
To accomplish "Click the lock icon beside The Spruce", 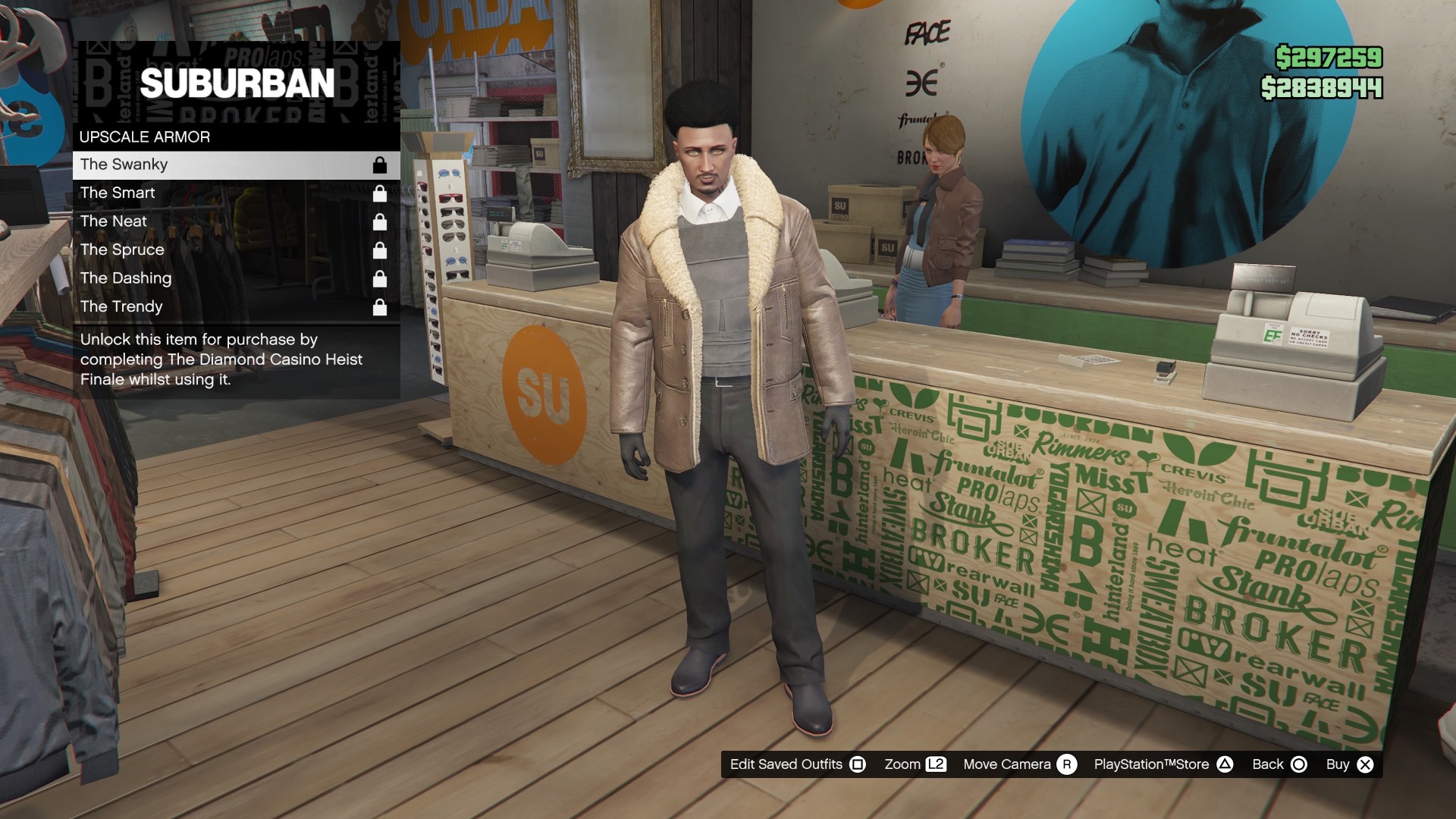I will 379,249.
